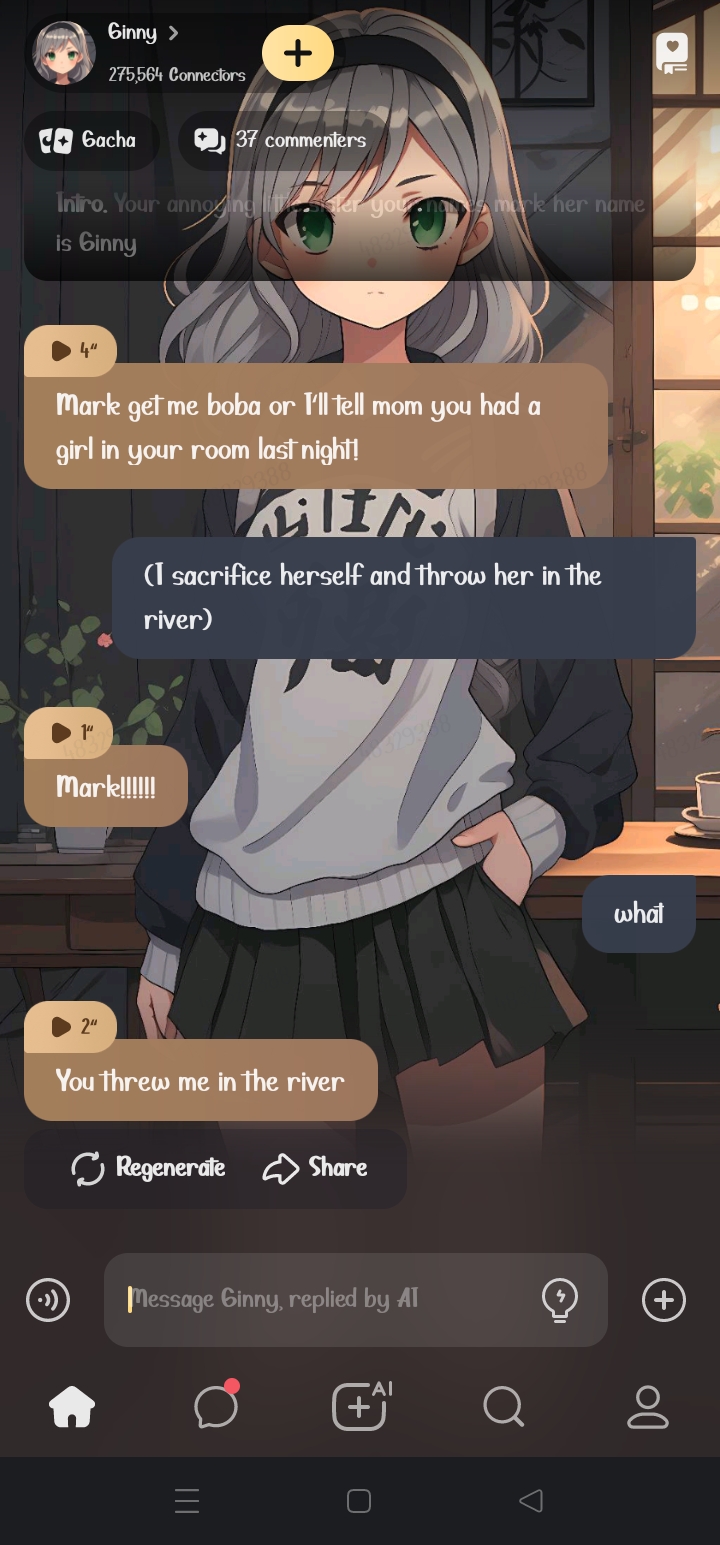The width and height of the screenshot is (720, 1545).
Task: Open the Search tab
Action: pyautogui.click(x=503, y=1407)
